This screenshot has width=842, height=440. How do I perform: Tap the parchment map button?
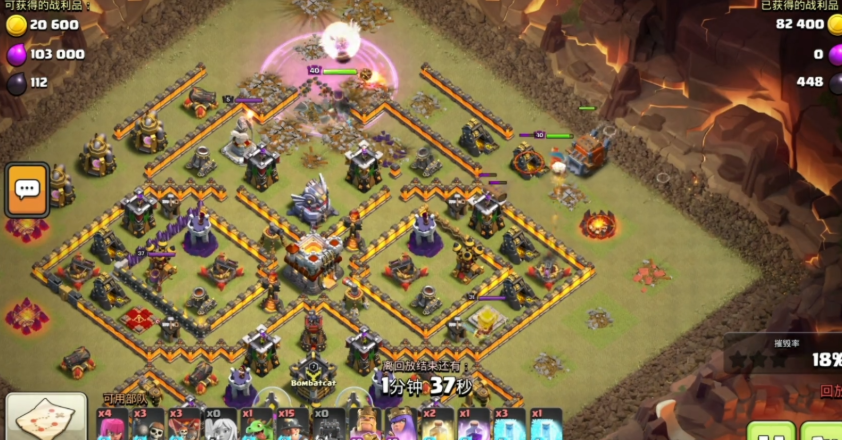(45, 420)
